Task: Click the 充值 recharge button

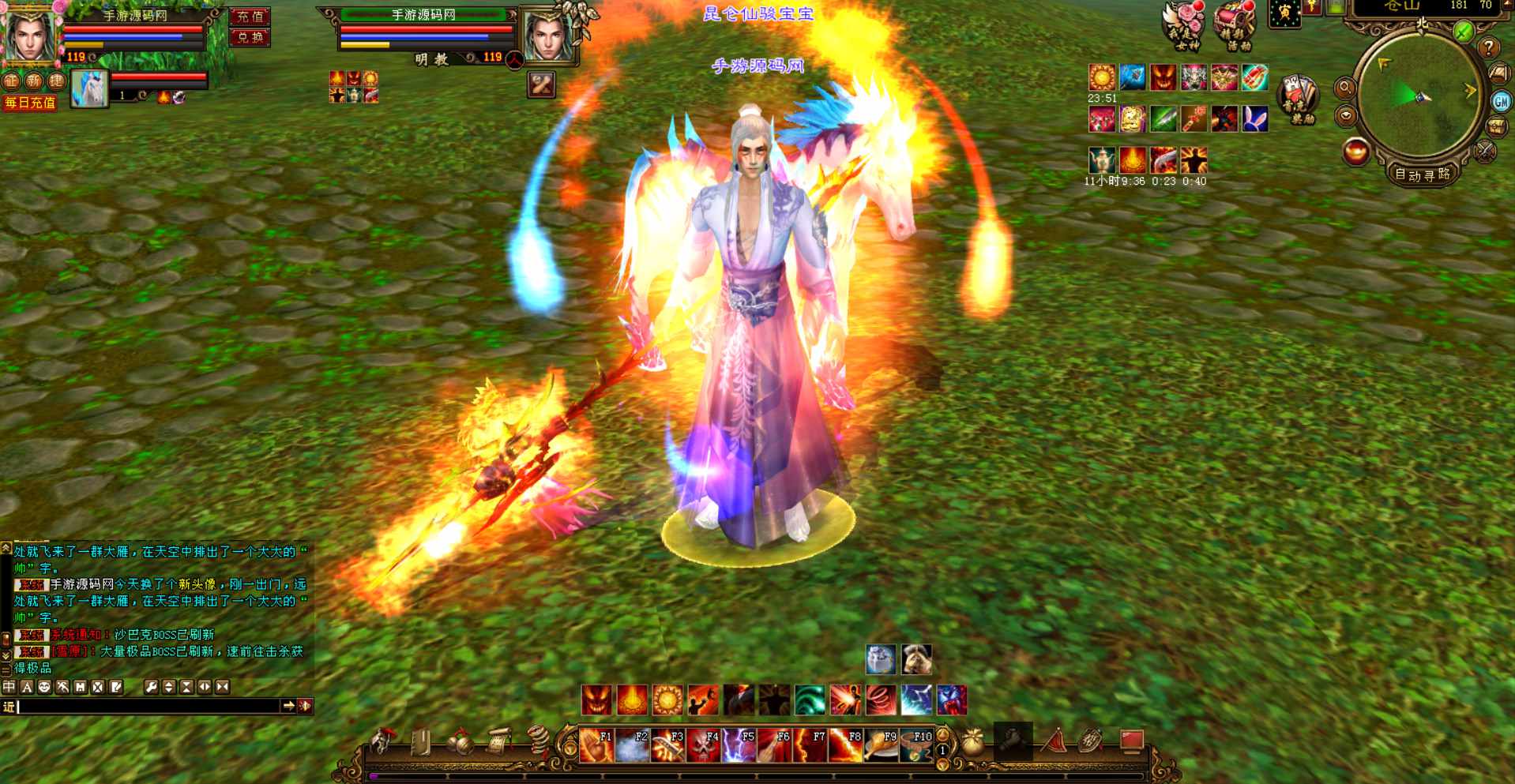Action: pos(250,17)
